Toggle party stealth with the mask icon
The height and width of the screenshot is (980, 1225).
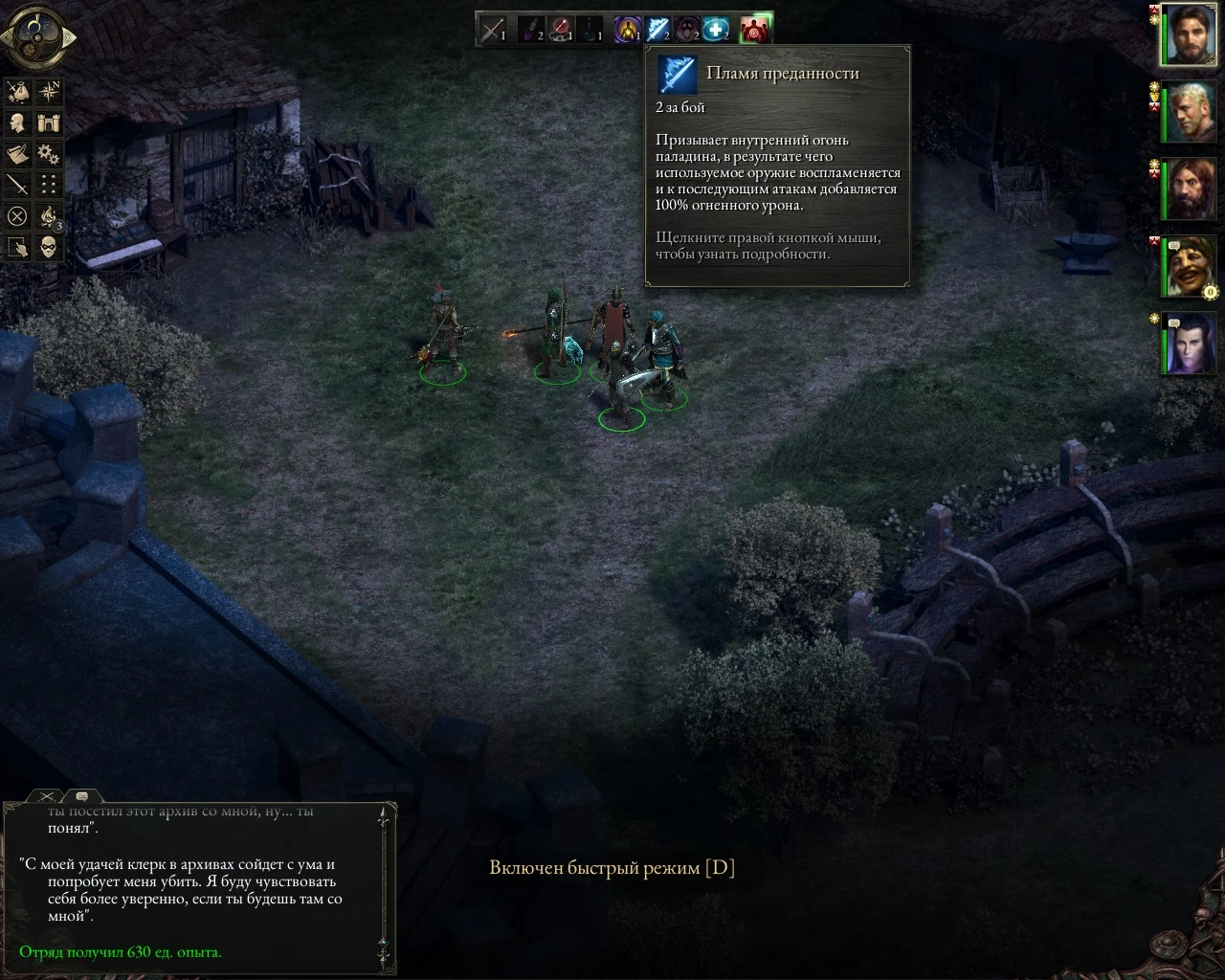pos(50,246)
